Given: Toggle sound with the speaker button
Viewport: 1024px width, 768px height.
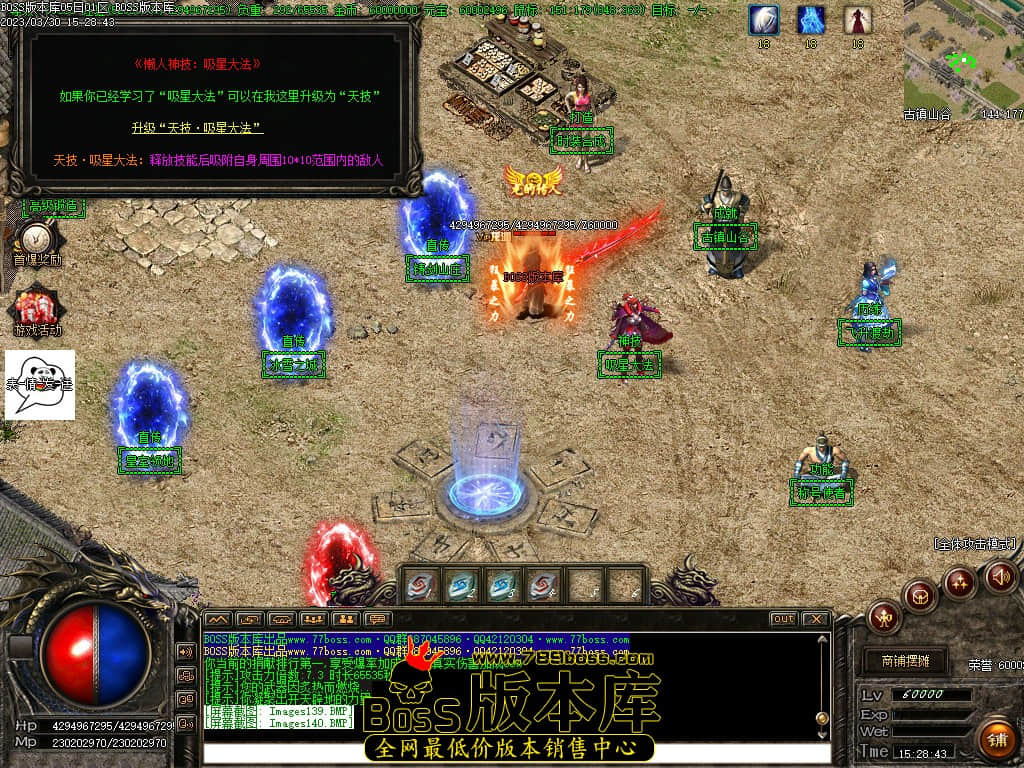Looking at the screenshot, I should (x=1001, y=576).
